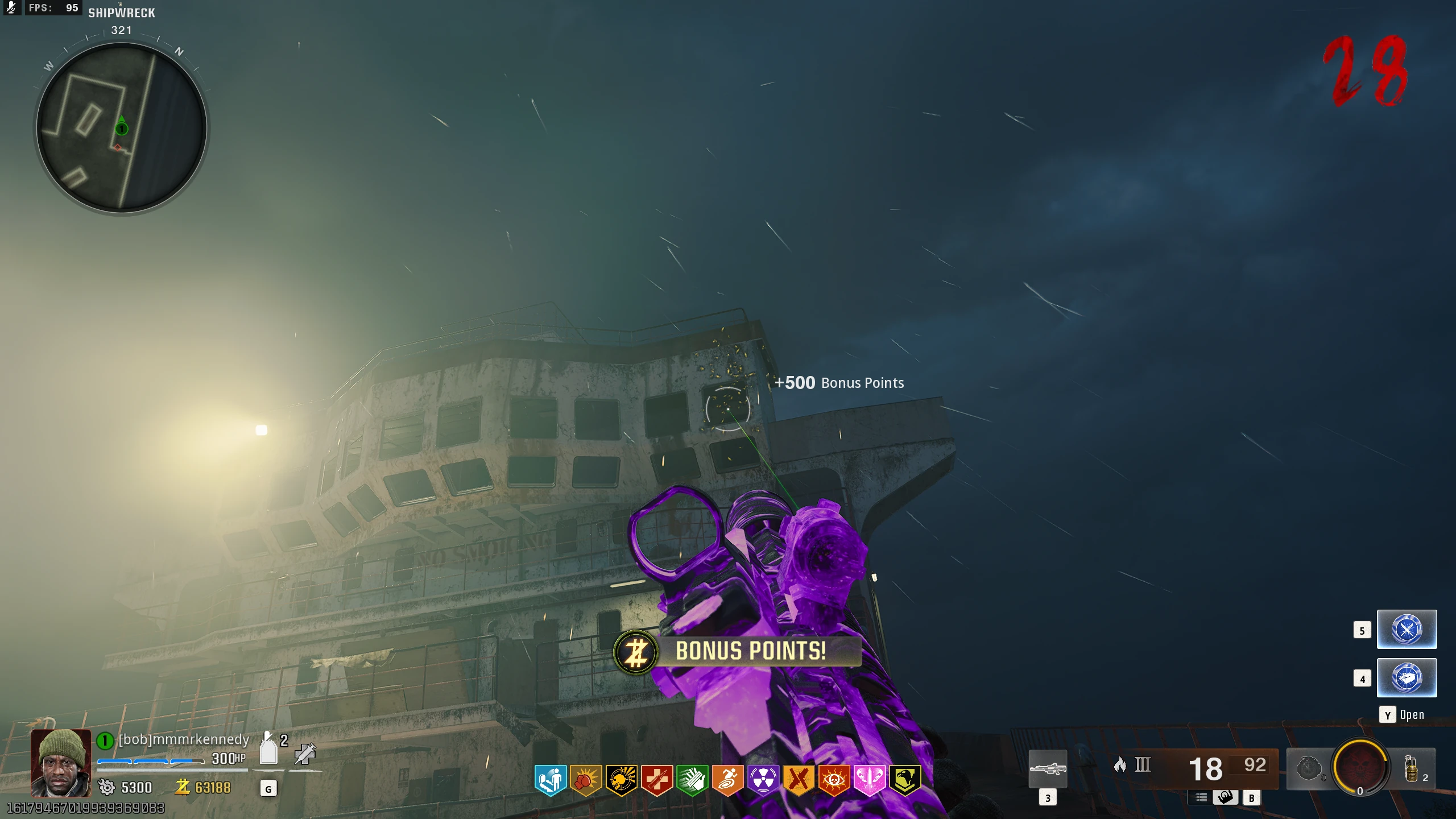
Task: Select the pink skulls and bullet perk
Action: click(869, 779)
